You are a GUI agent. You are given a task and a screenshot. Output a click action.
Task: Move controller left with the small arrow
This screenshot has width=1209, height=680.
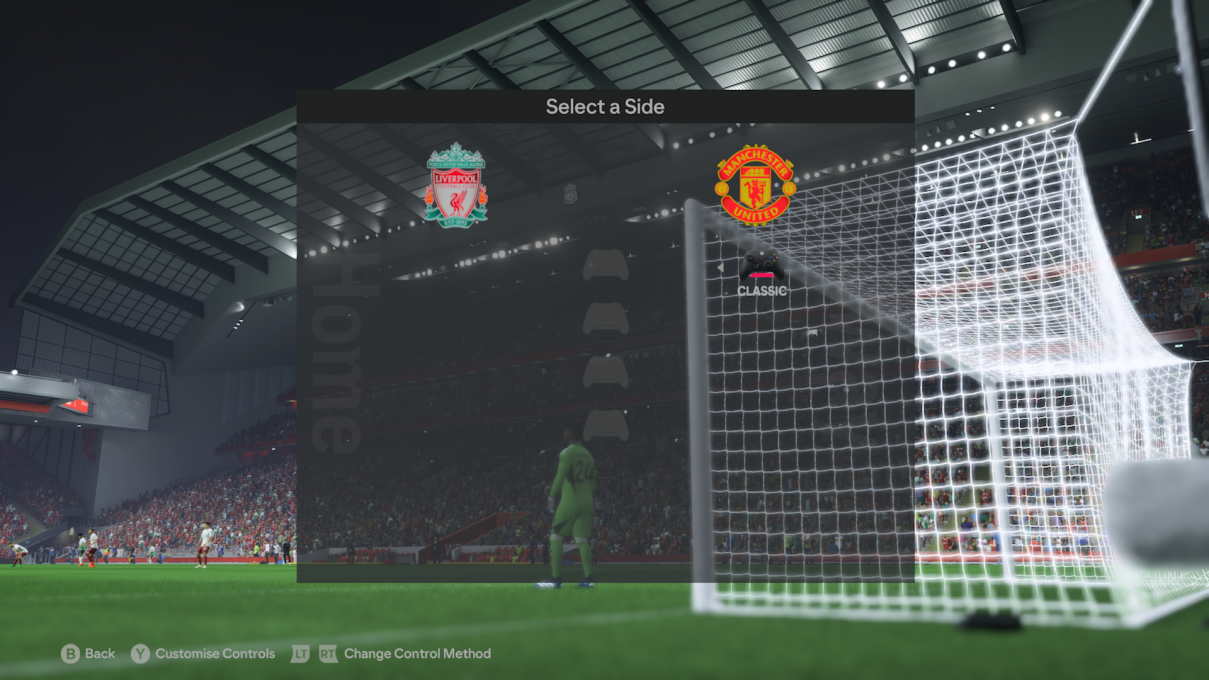[720, 267]
